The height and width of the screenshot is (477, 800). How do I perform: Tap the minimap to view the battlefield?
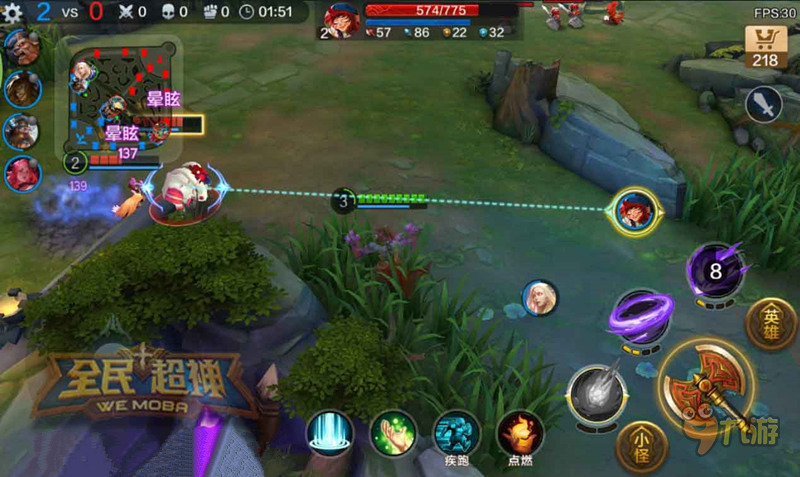pyautogui.click(x=118, y=96)
